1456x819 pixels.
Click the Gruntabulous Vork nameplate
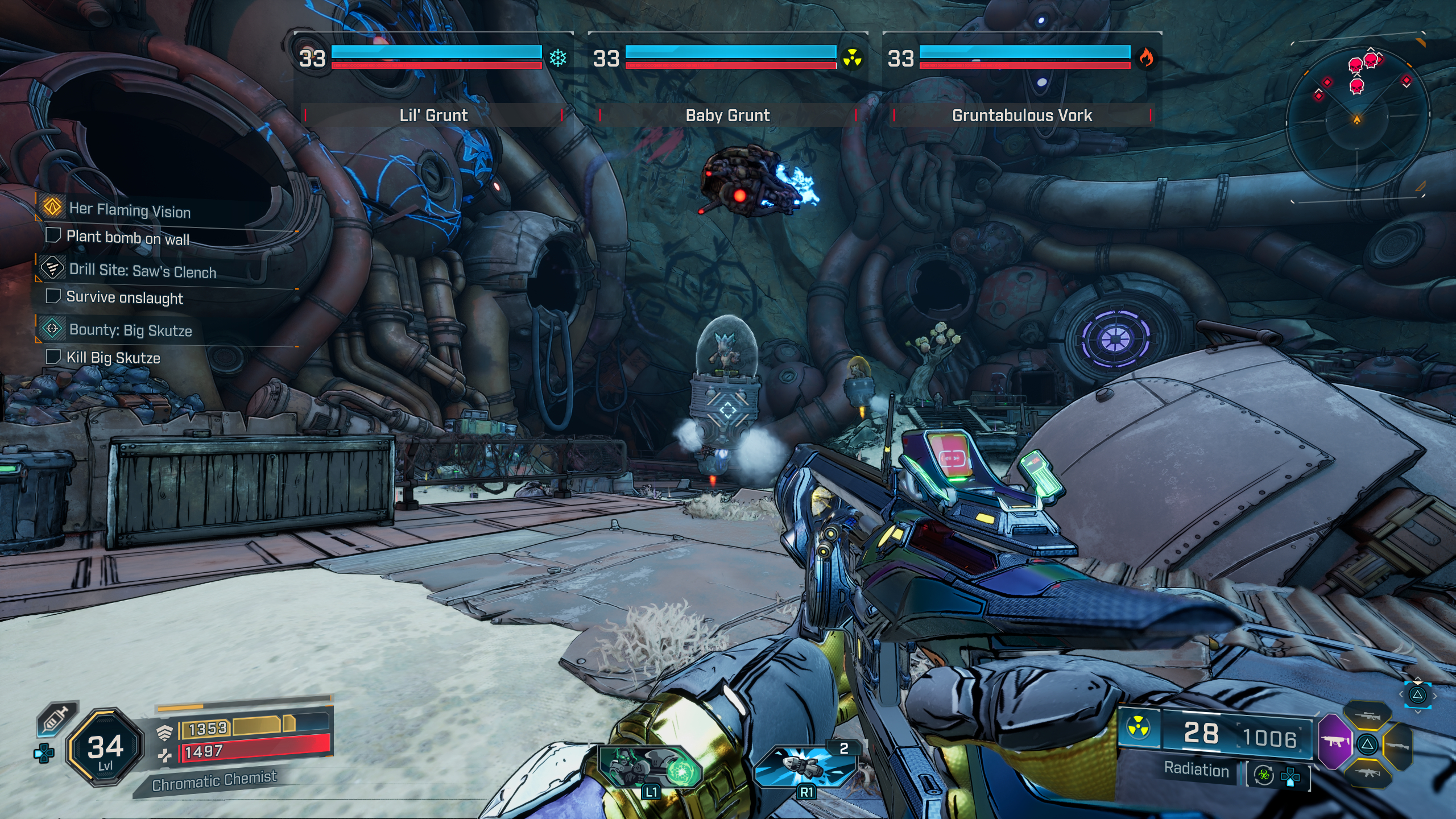click(1021, 115)
